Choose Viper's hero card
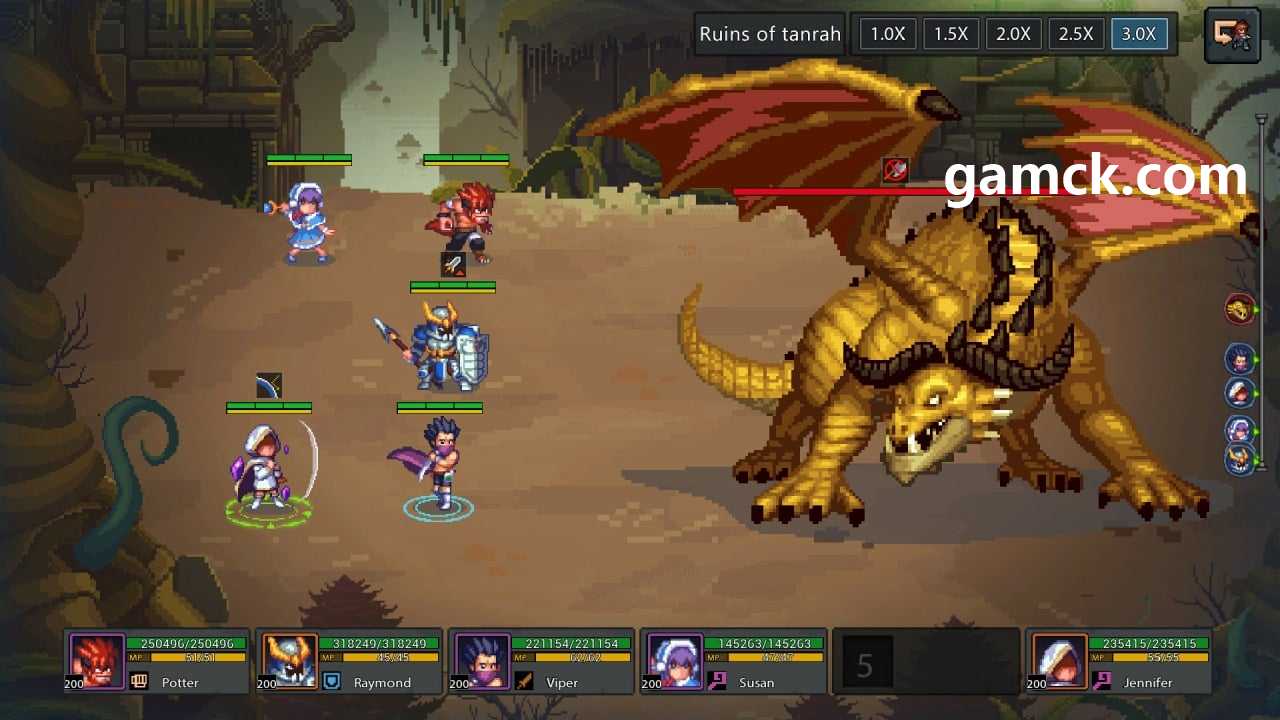This screenshot has width=1280, height=720. pyautogui.click(x=541, y=661)
